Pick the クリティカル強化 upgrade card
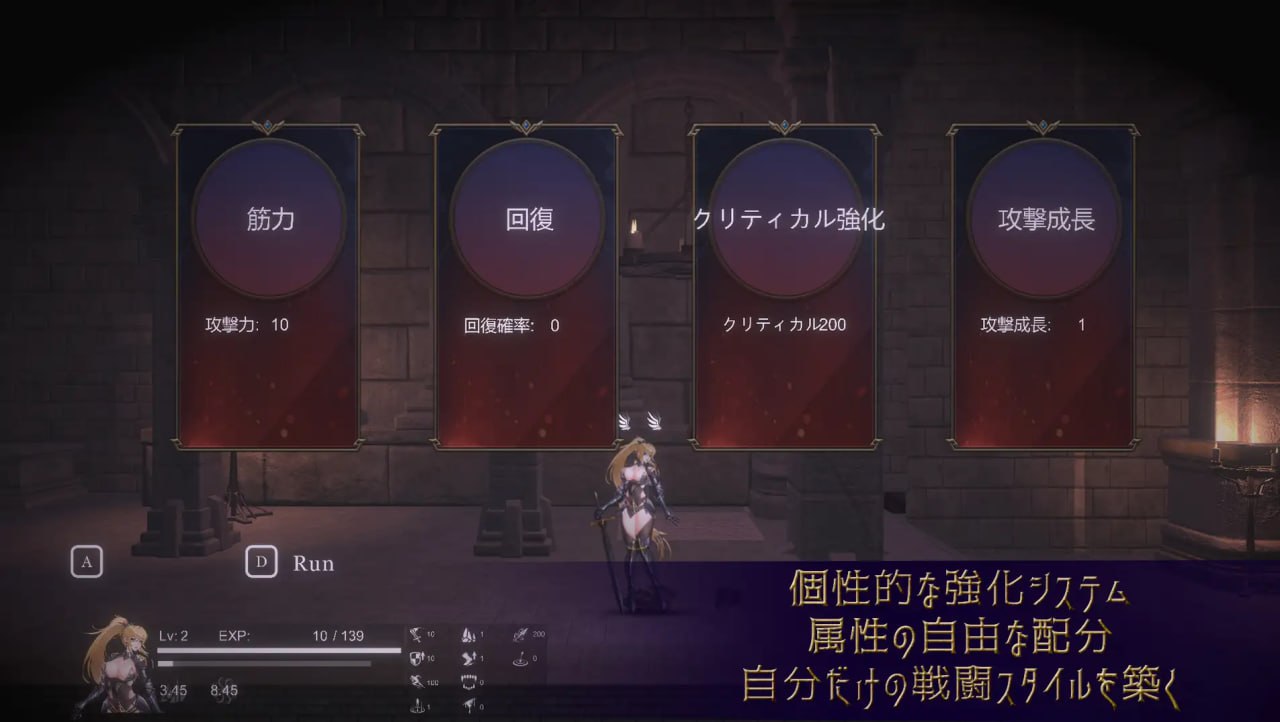 [x=785, y=286]
